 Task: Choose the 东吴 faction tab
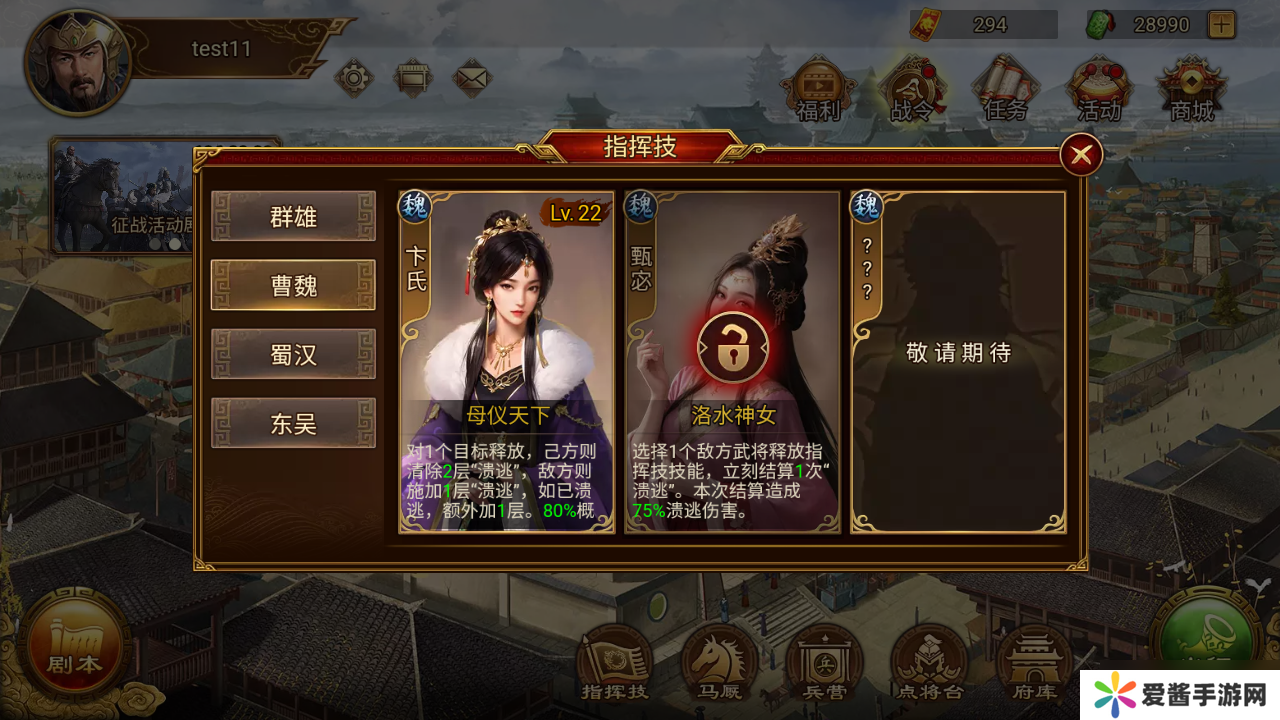tap(293, 423)
